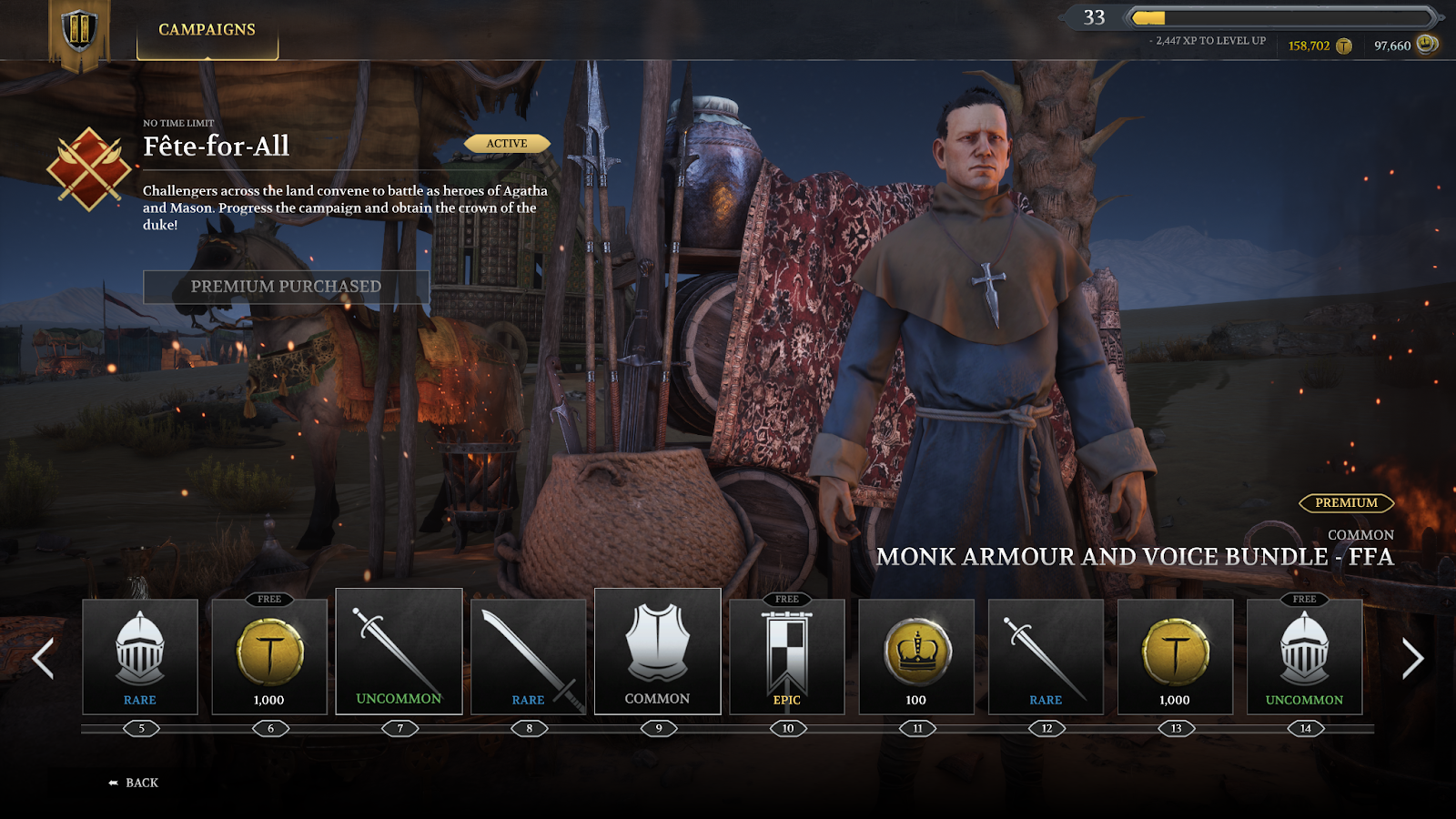The height and width of the screenshot is (819, 1456).
Task: Select the uncommon helmet reward at tier 14
Action: click(1305, 653)
